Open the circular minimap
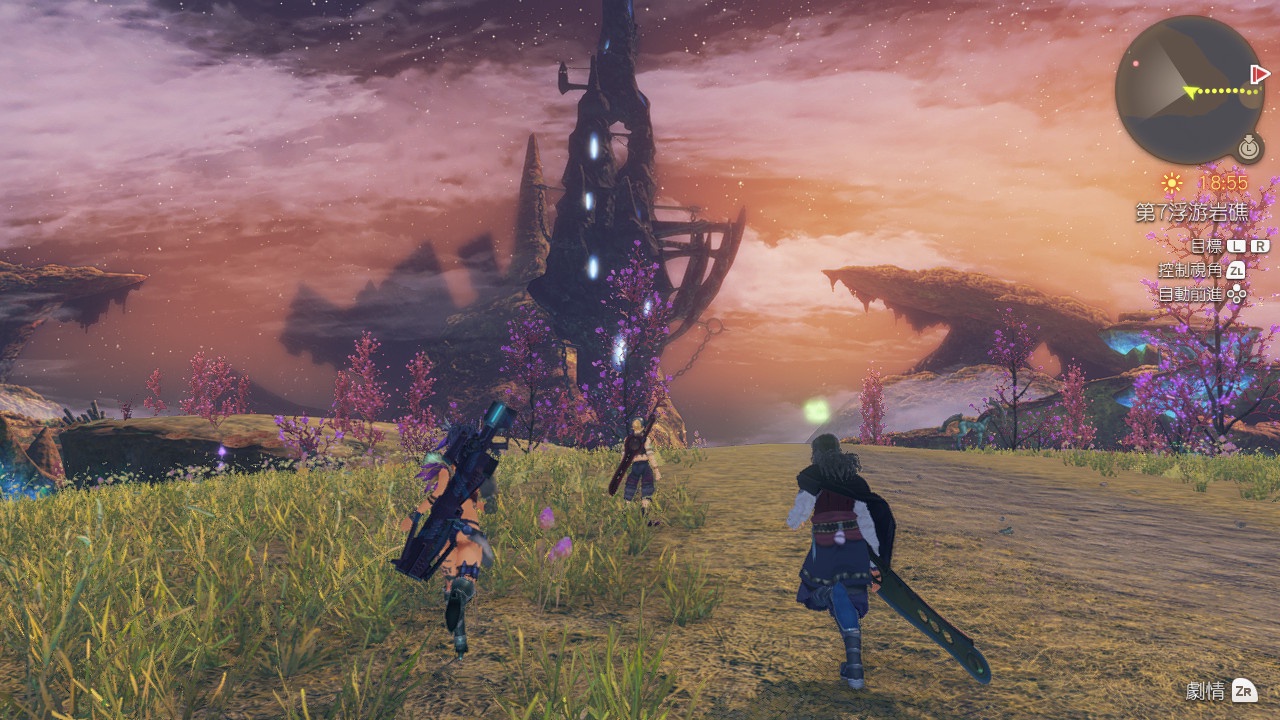Viewport: 1280px width, 720px height. pyautogui.click(x=1189, y=90)
